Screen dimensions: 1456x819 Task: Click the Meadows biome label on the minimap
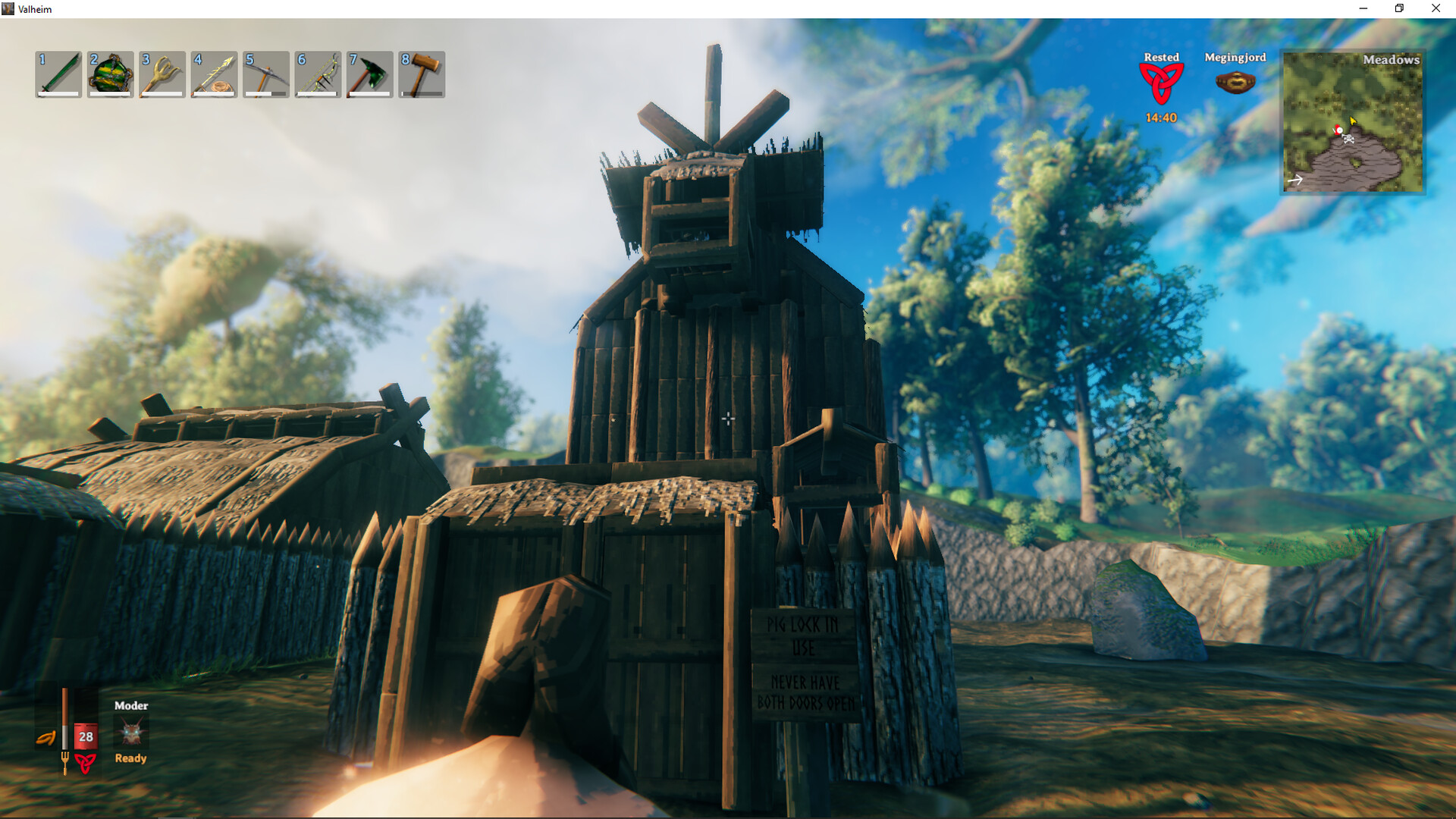[x=1391, y=60]
